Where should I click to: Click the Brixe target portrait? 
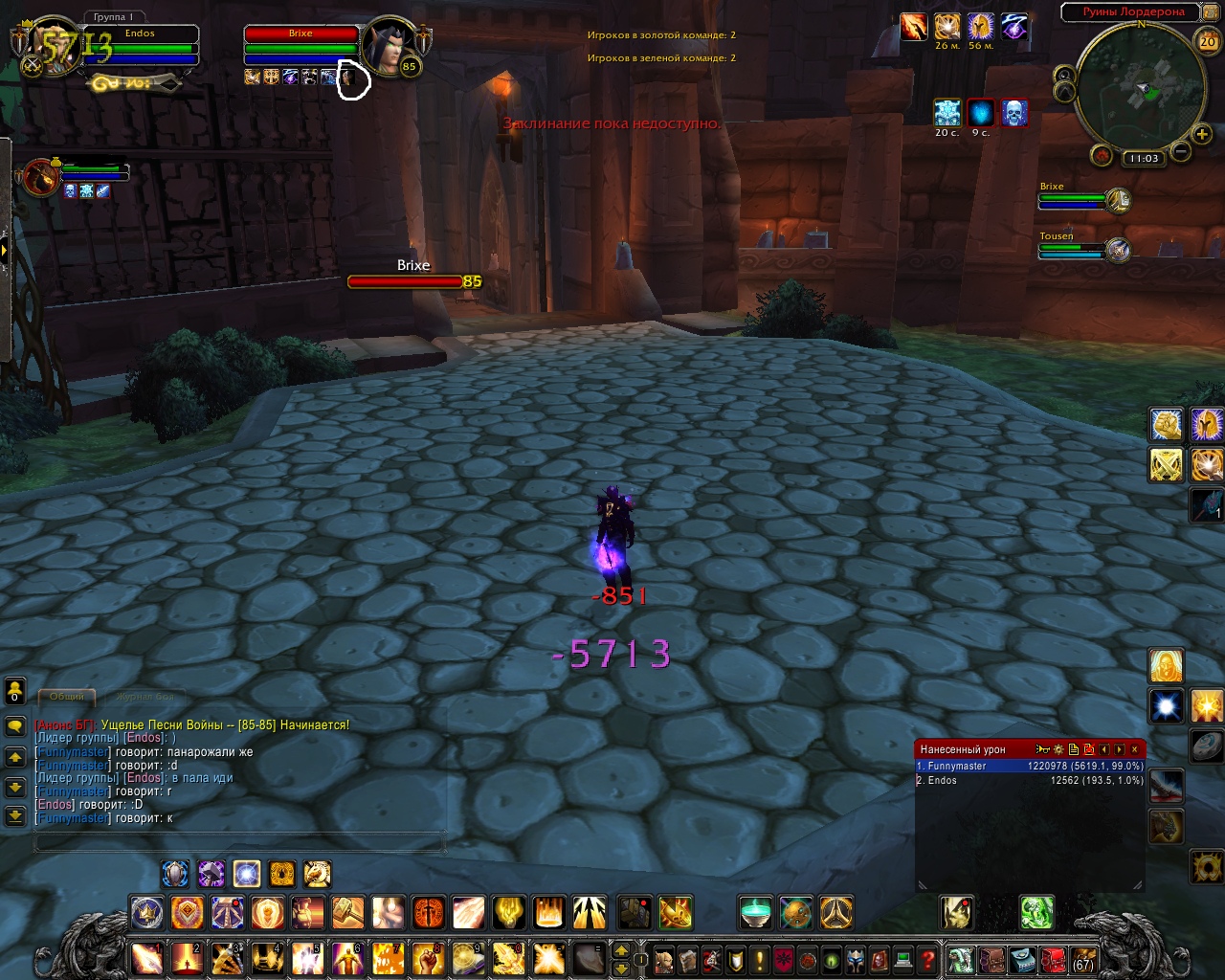[x=390, y=44]
